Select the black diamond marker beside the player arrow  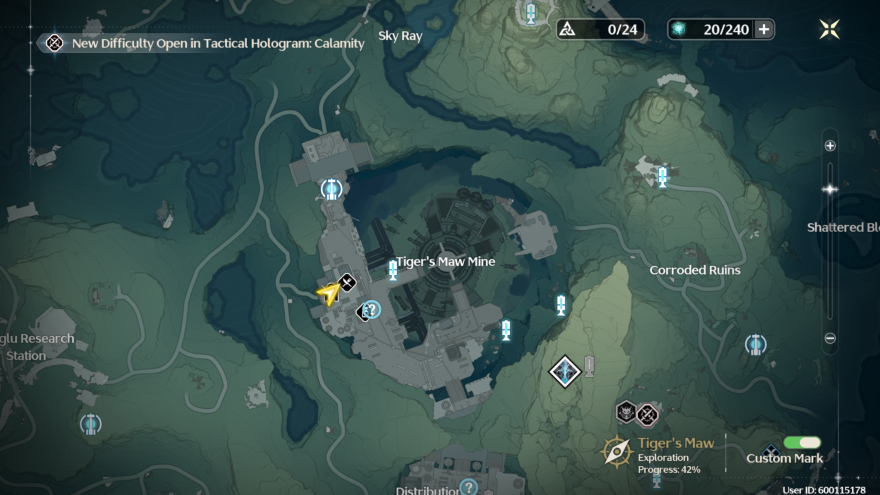click(x=347, y=283)
